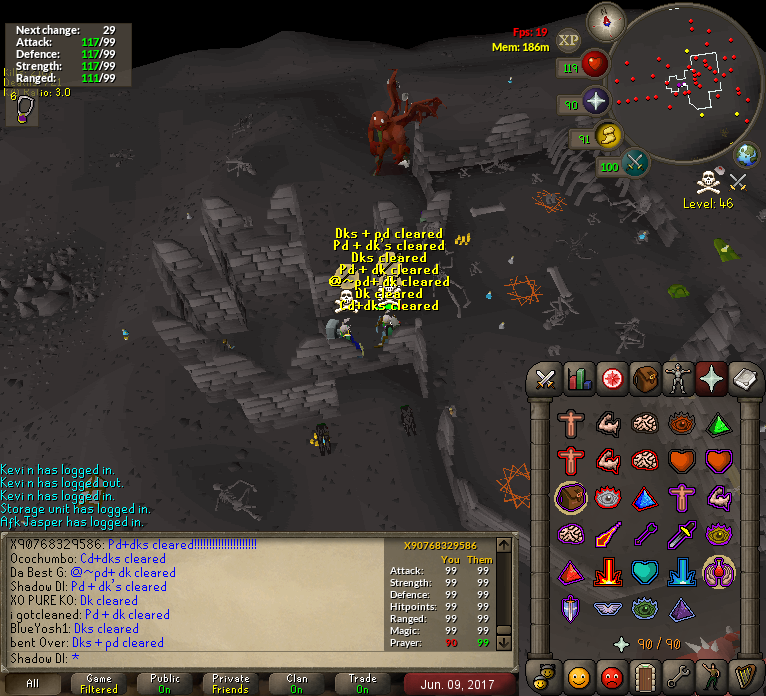Toggle the Clan chat filter
This screenshot has height=696, width=766.
(x=297, y=683)
